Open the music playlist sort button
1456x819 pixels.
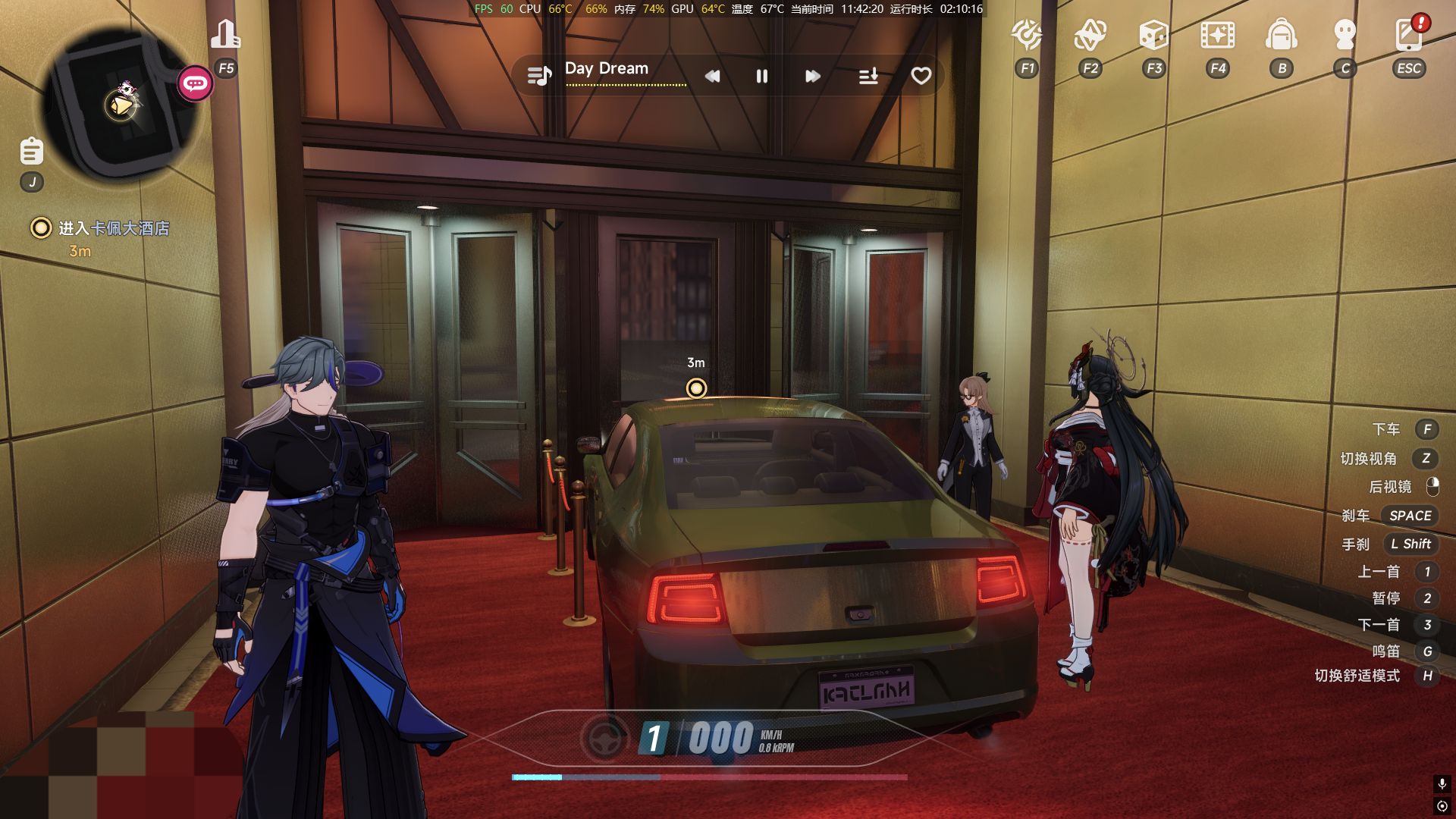[868, 76]
